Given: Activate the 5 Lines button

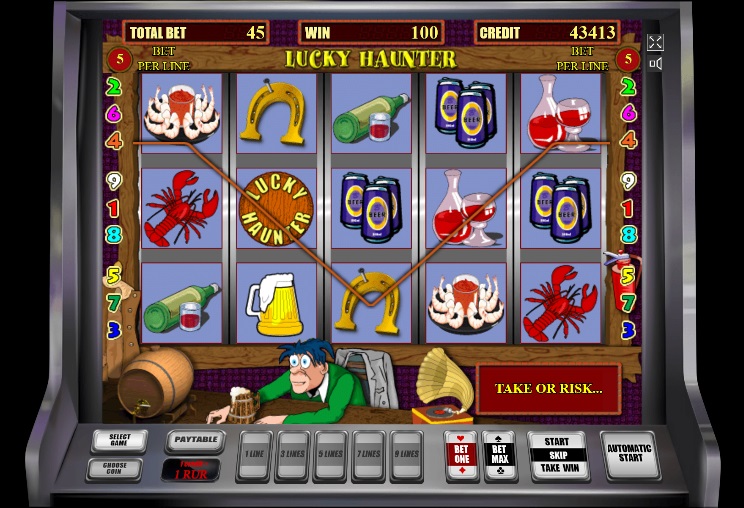Looking at the screenshot, I should coord(330,454).
